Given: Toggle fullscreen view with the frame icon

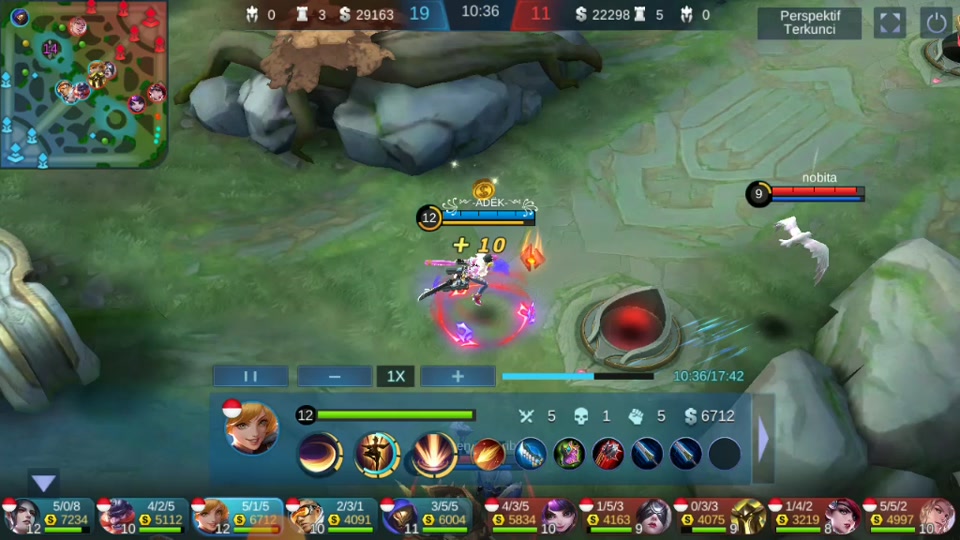Looking at the screenshot, I should tap(889, 23).
